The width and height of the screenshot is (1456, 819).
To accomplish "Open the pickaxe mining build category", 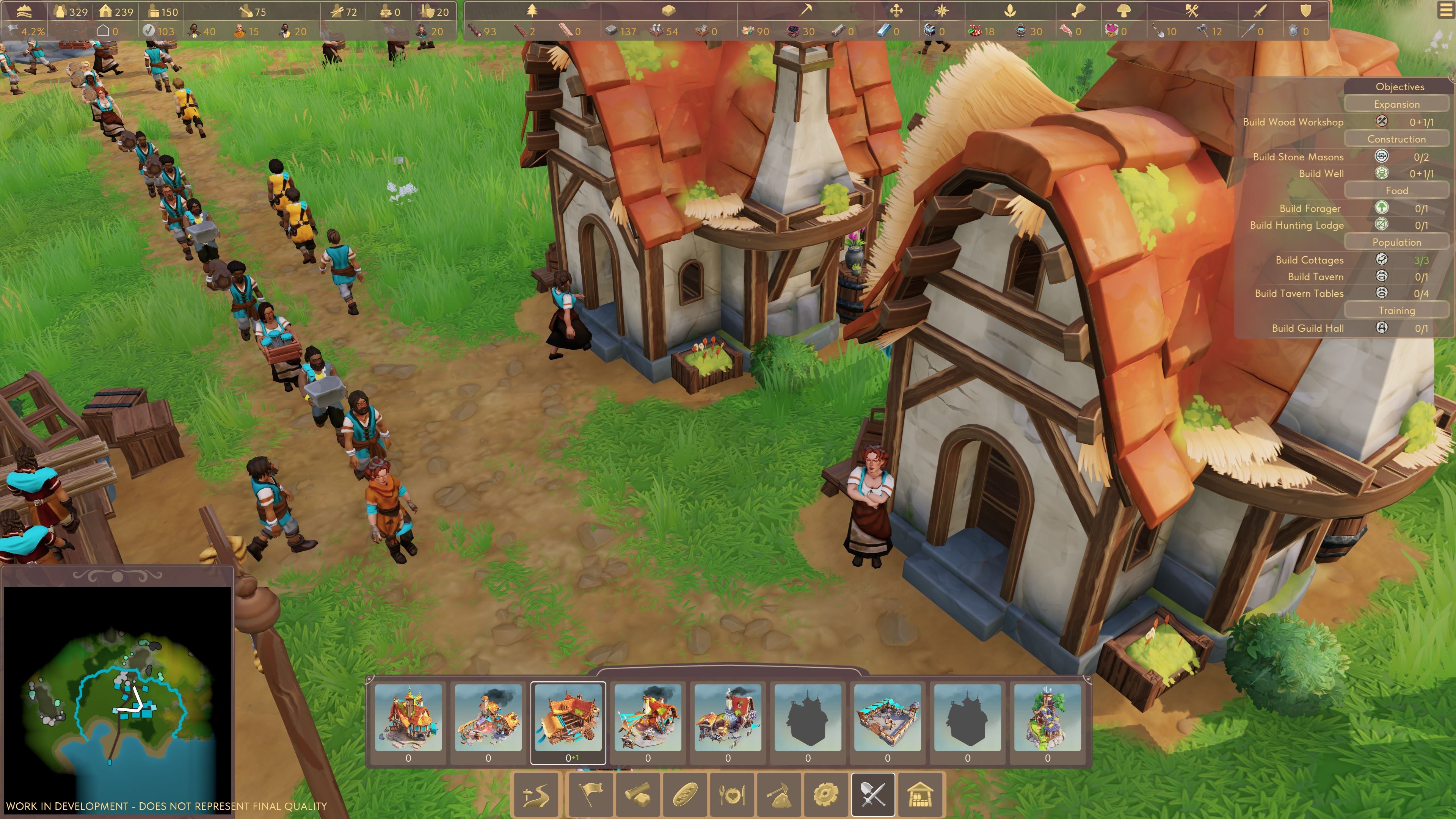I will (x=778, y=795).
